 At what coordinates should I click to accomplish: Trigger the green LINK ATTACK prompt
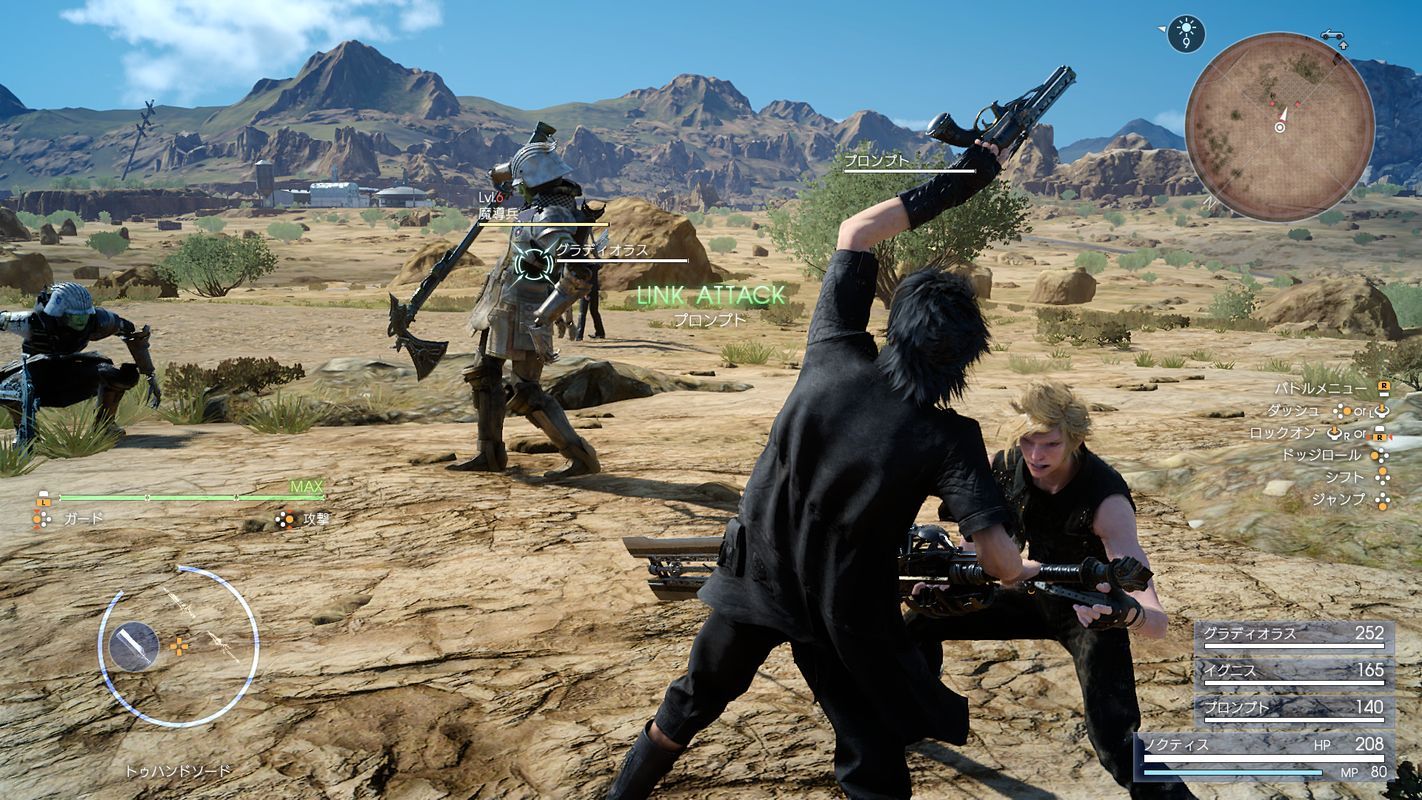tap(711, 296)
